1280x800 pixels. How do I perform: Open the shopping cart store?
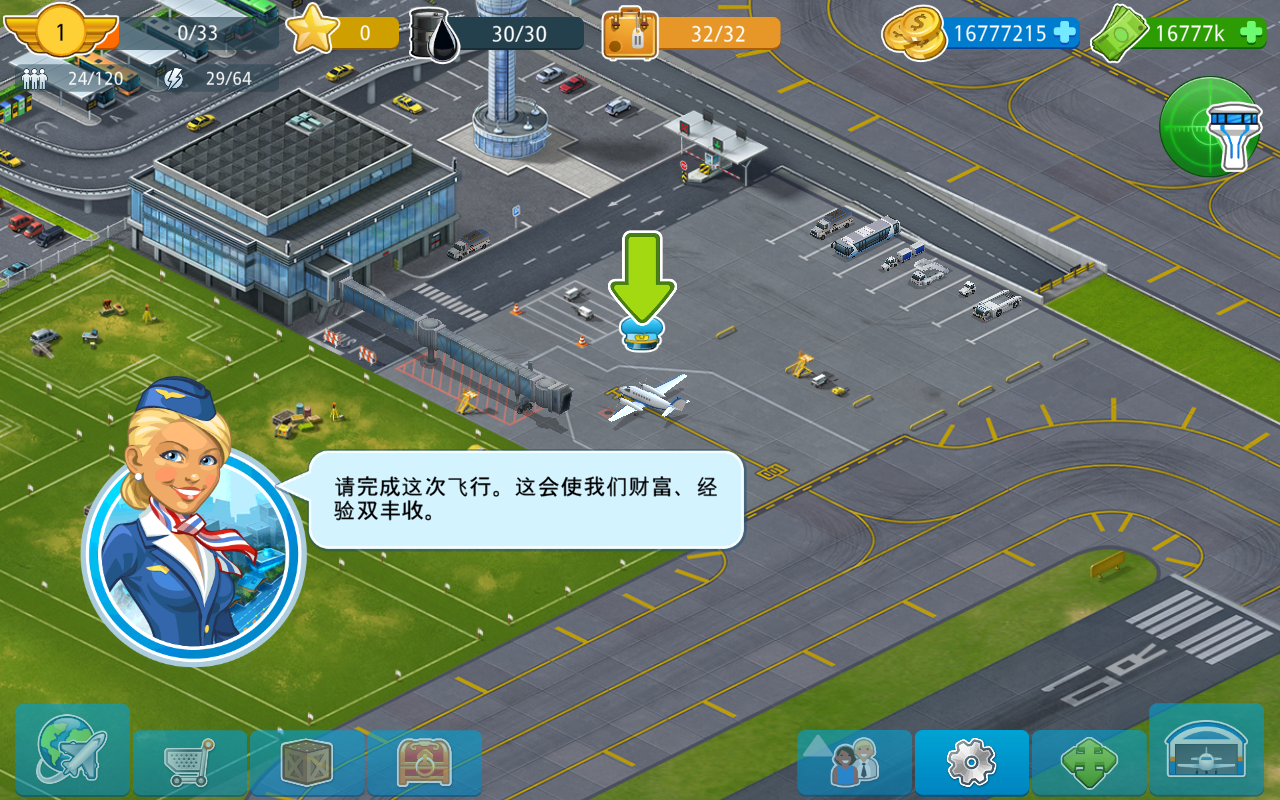189,762
